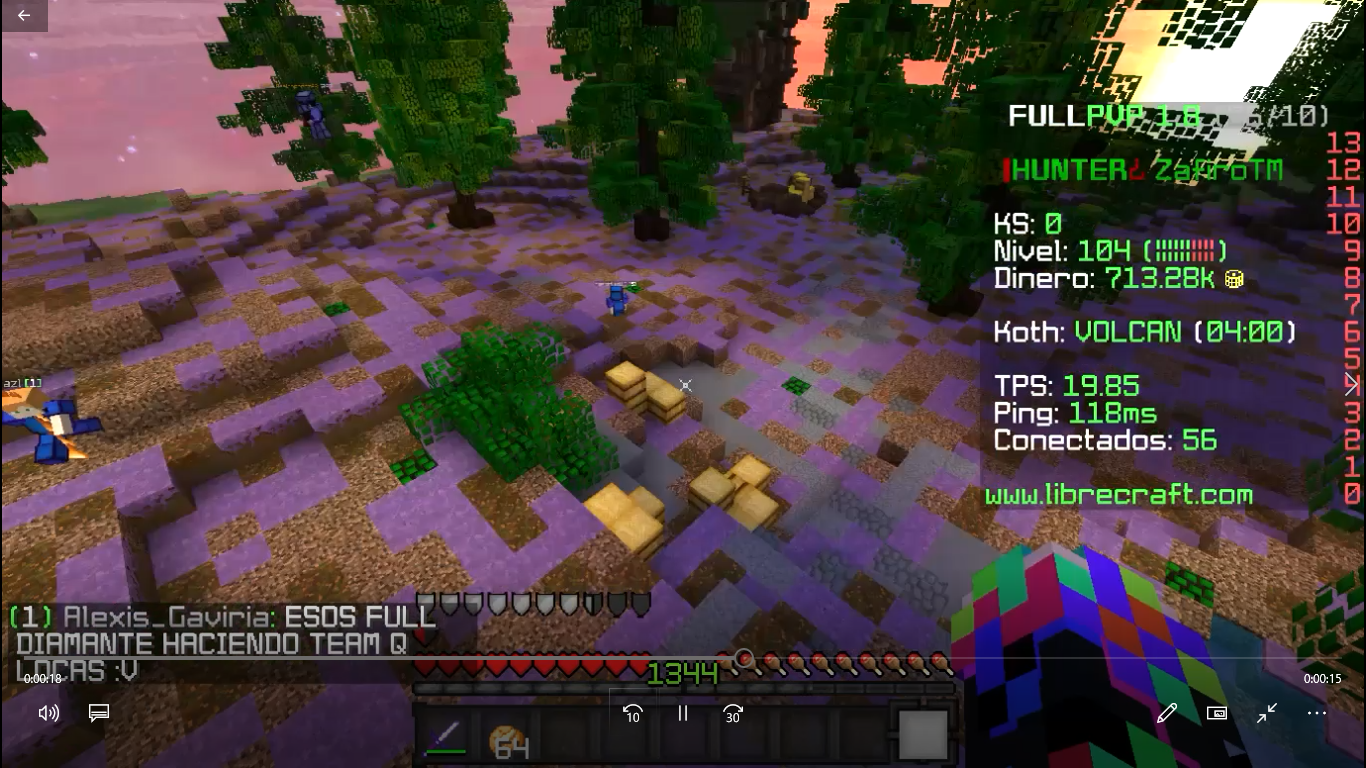Open the pencil edit tool

[x=1166, y=713]
